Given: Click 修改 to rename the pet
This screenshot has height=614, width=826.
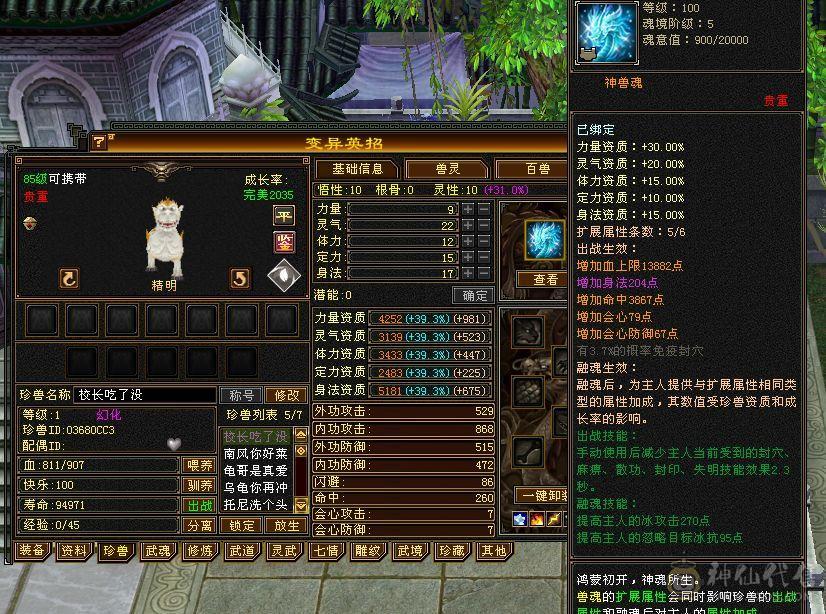Looking at the screenshot, I should [x=287, y=395].
